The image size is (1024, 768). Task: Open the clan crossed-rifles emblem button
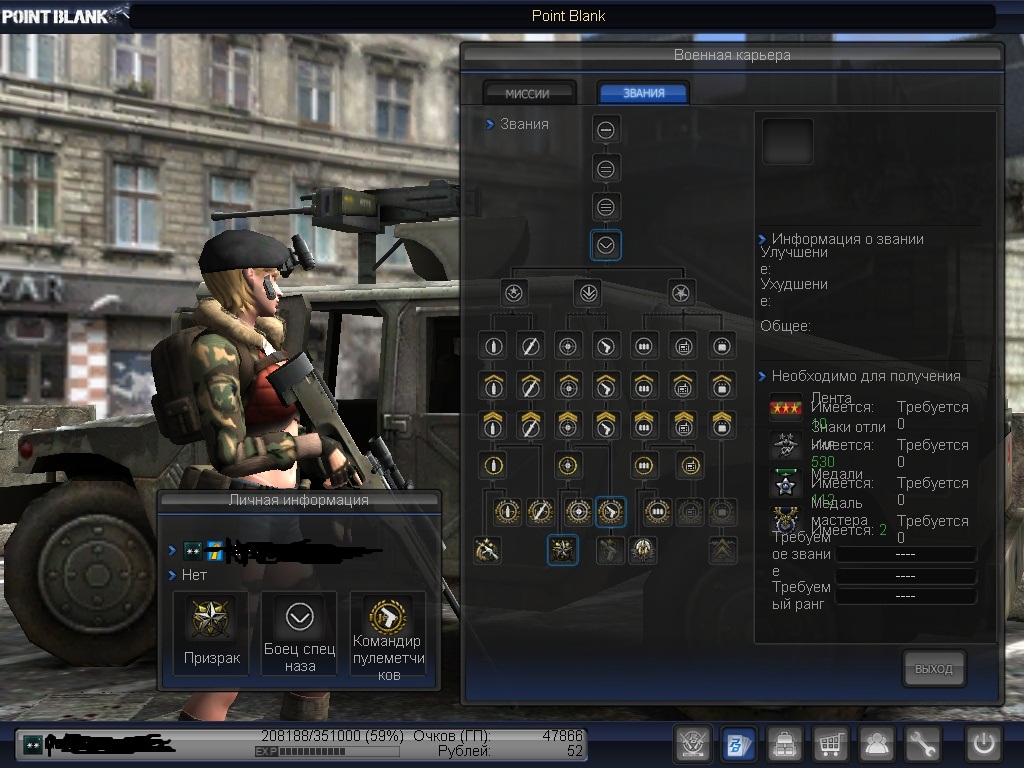693,744
